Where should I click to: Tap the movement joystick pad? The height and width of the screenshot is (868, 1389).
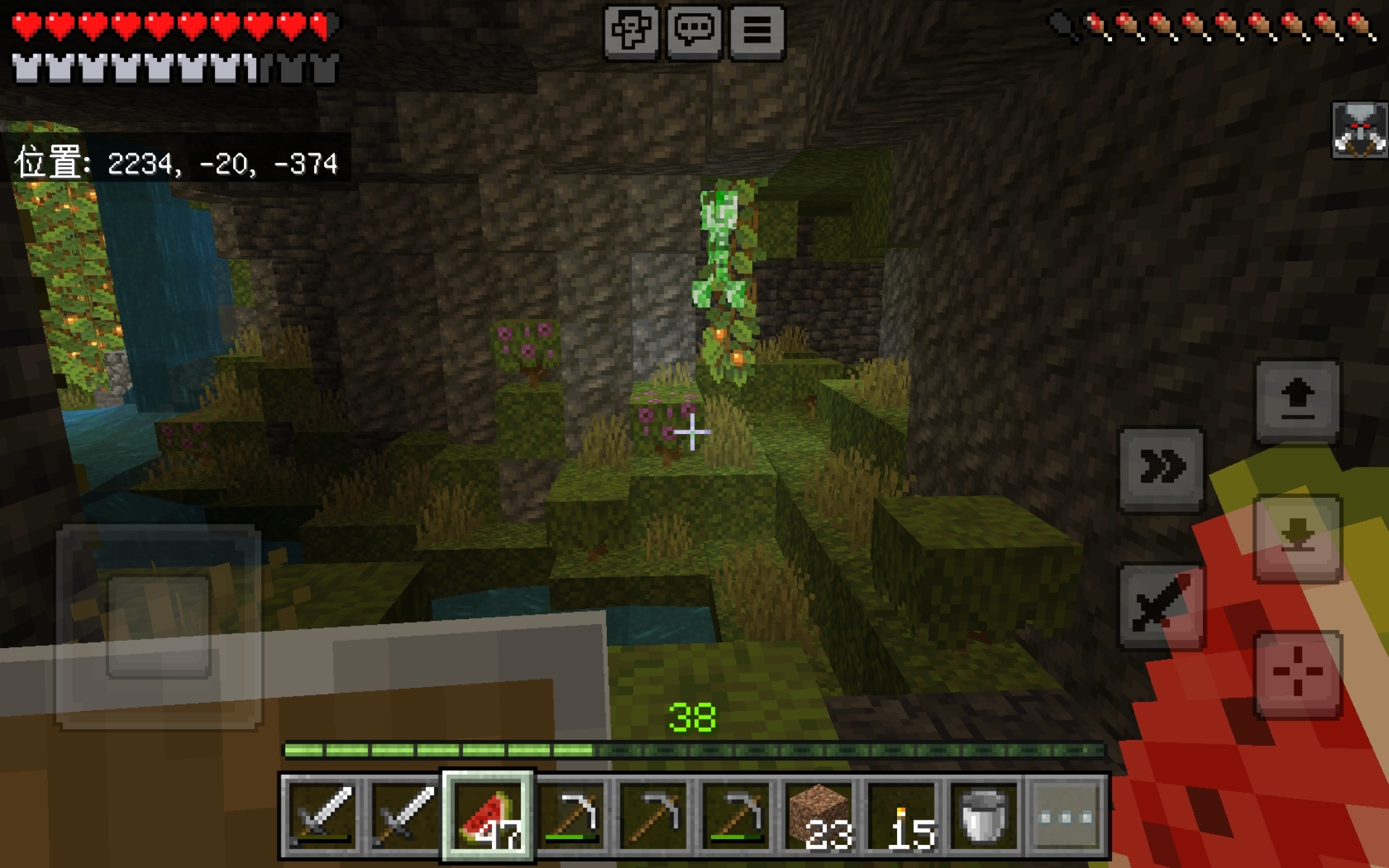click(159, 626)
